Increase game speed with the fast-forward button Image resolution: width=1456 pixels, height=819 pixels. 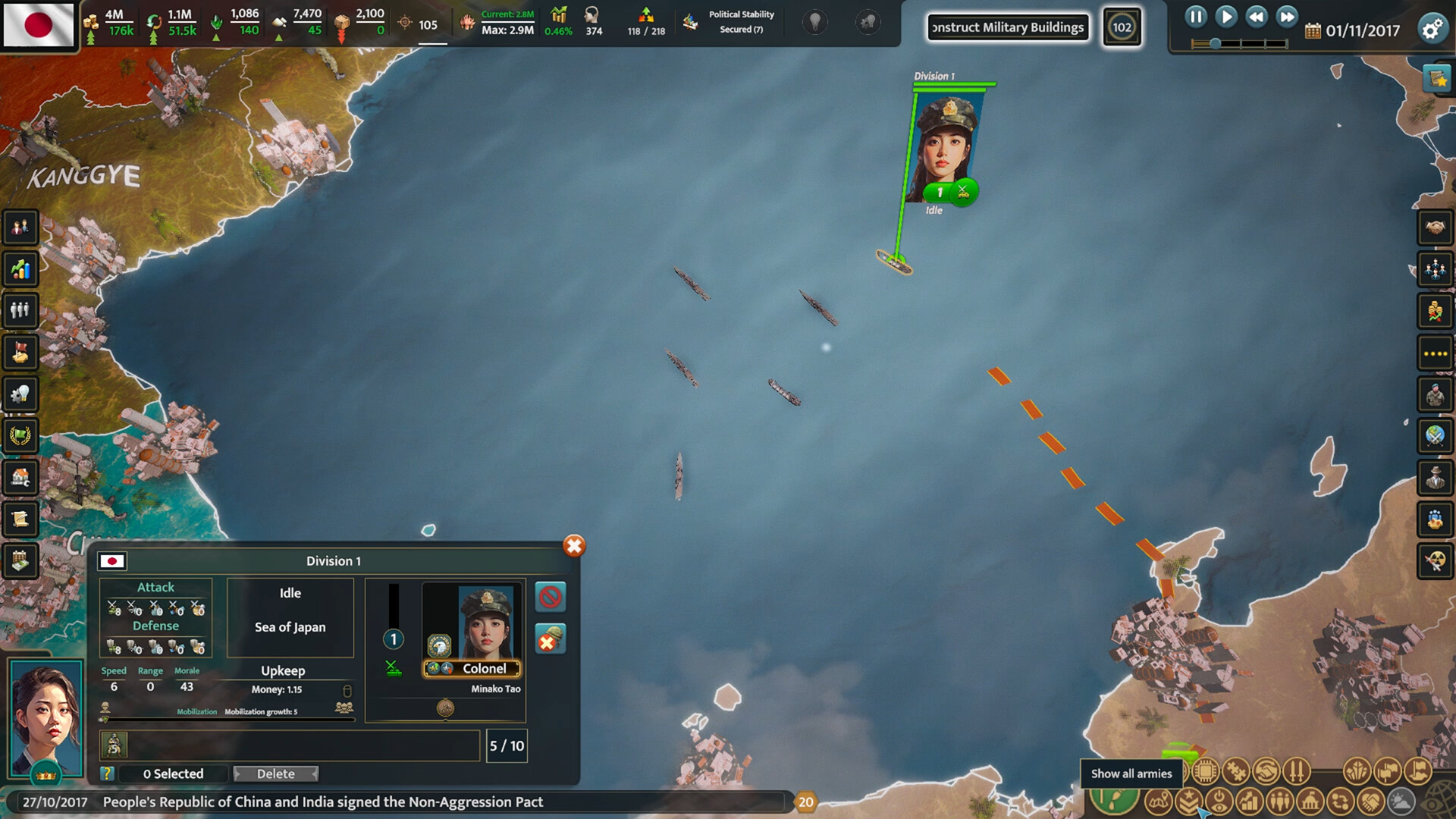click(1287, 17)
